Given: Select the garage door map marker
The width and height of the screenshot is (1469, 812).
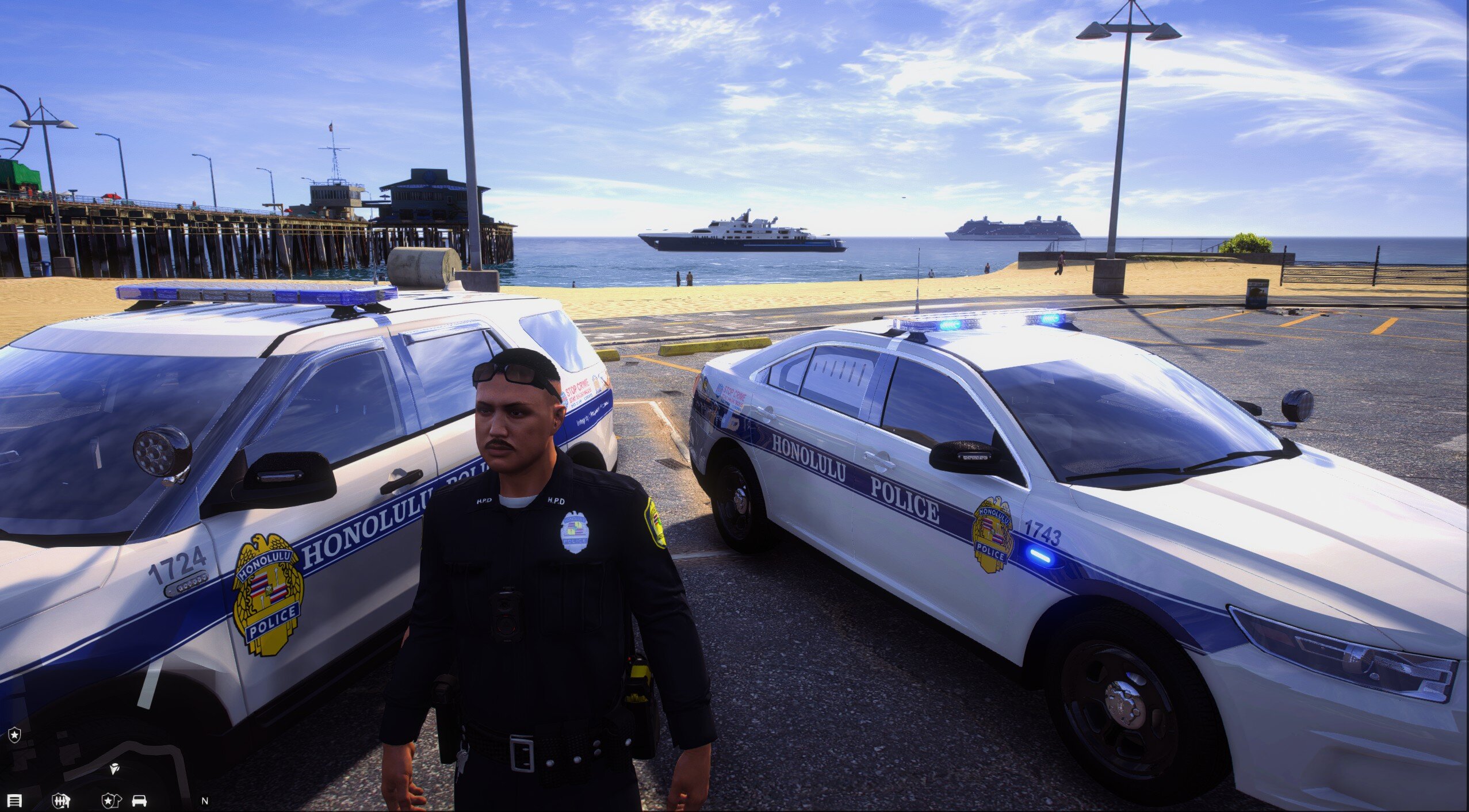Looking at the screenshot, I should [15, 800].
